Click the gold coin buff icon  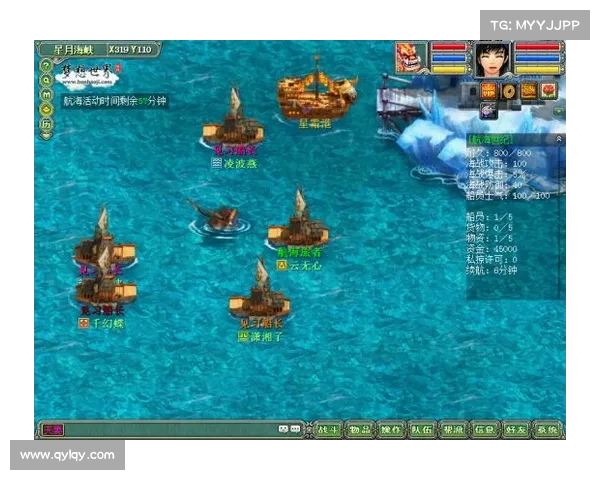(x=509, y=91)
